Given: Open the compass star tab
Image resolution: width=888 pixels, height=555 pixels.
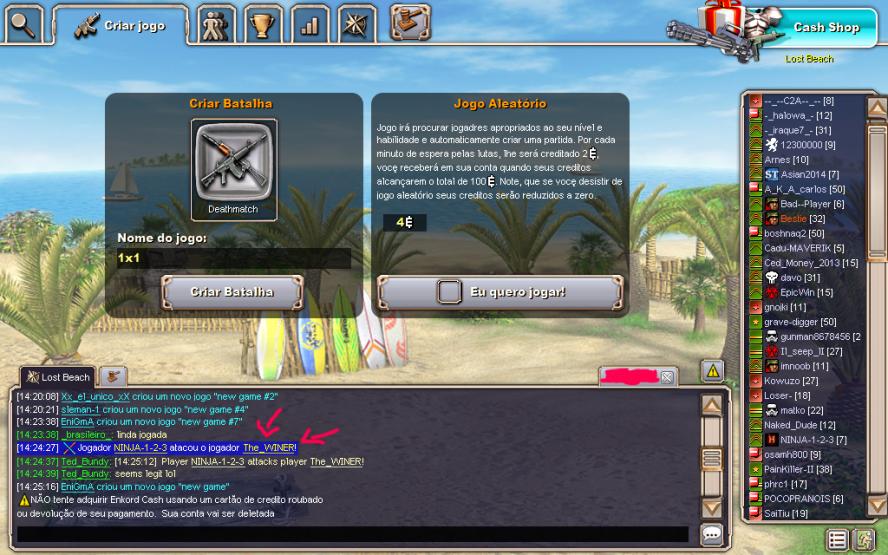Looking at the screenshot, I should [357, 24].
